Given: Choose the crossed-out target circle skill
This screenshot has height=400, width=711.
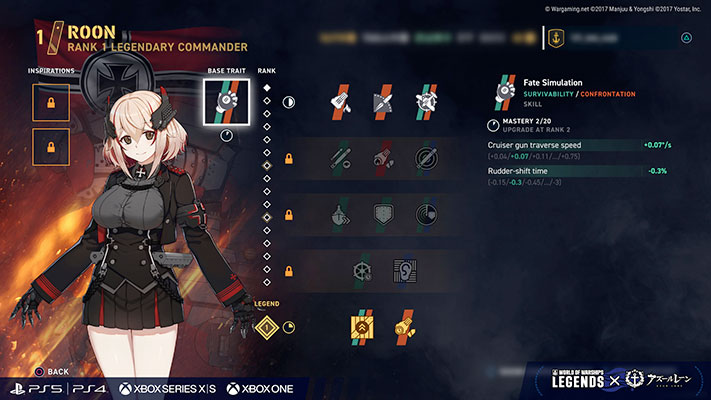Looking at the screenshot, I should 426,157.
